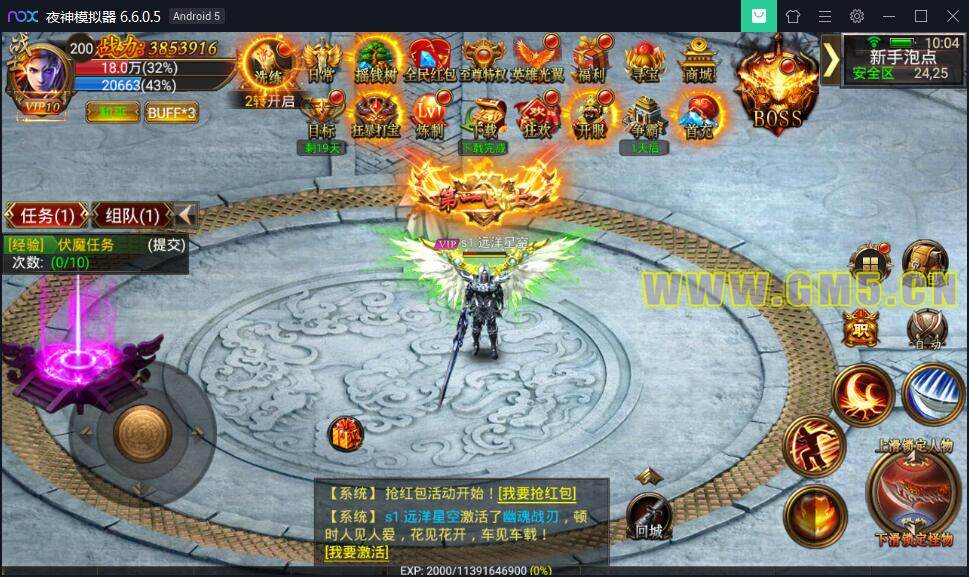Image resolution: width=969 pixels, height=577 pixels.
Task: Switch to the 组队(1) team tab
Action: 131,215
